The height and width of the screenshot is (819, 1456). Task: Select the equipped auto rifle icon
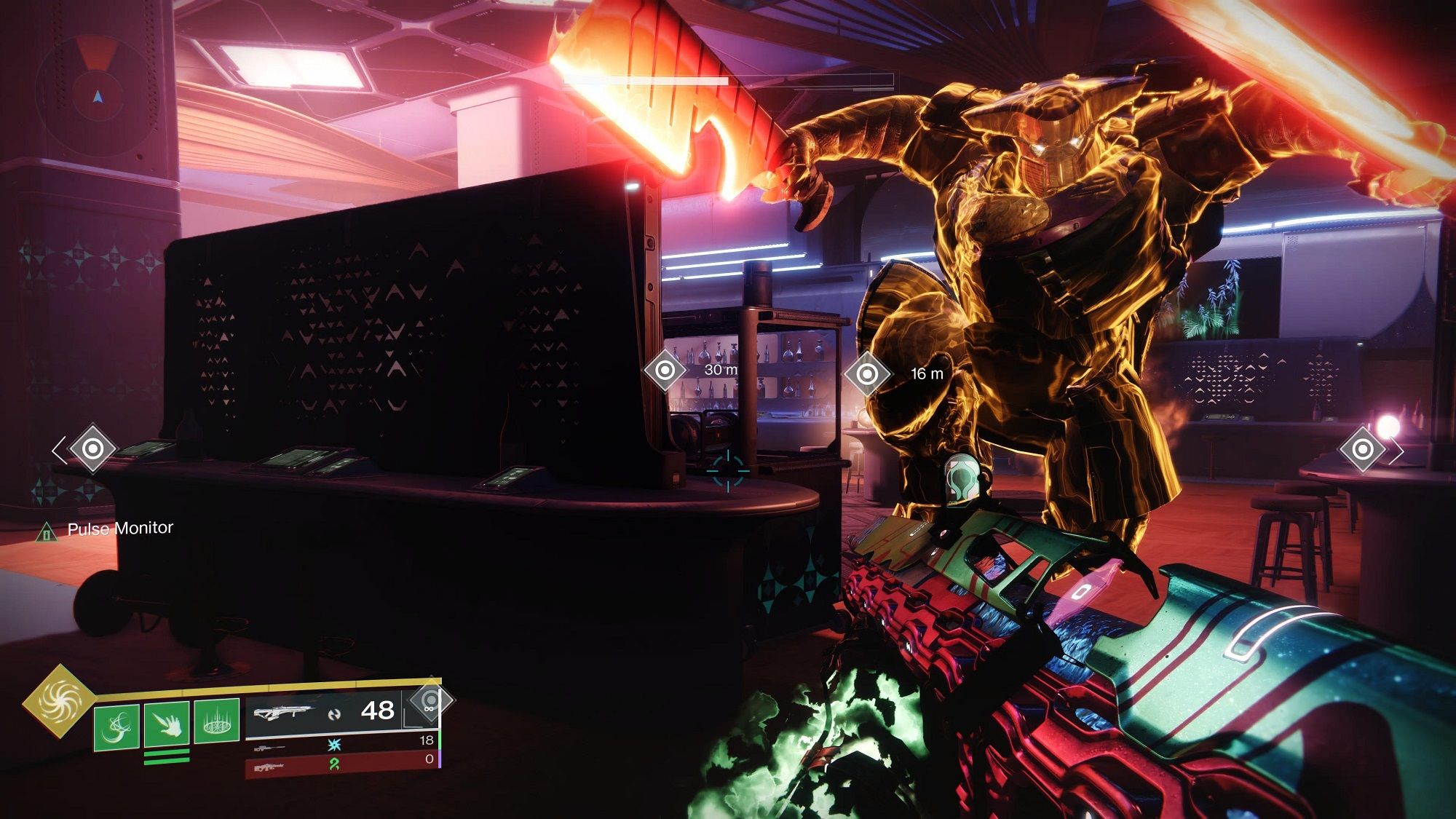click(x=284, y=713)
